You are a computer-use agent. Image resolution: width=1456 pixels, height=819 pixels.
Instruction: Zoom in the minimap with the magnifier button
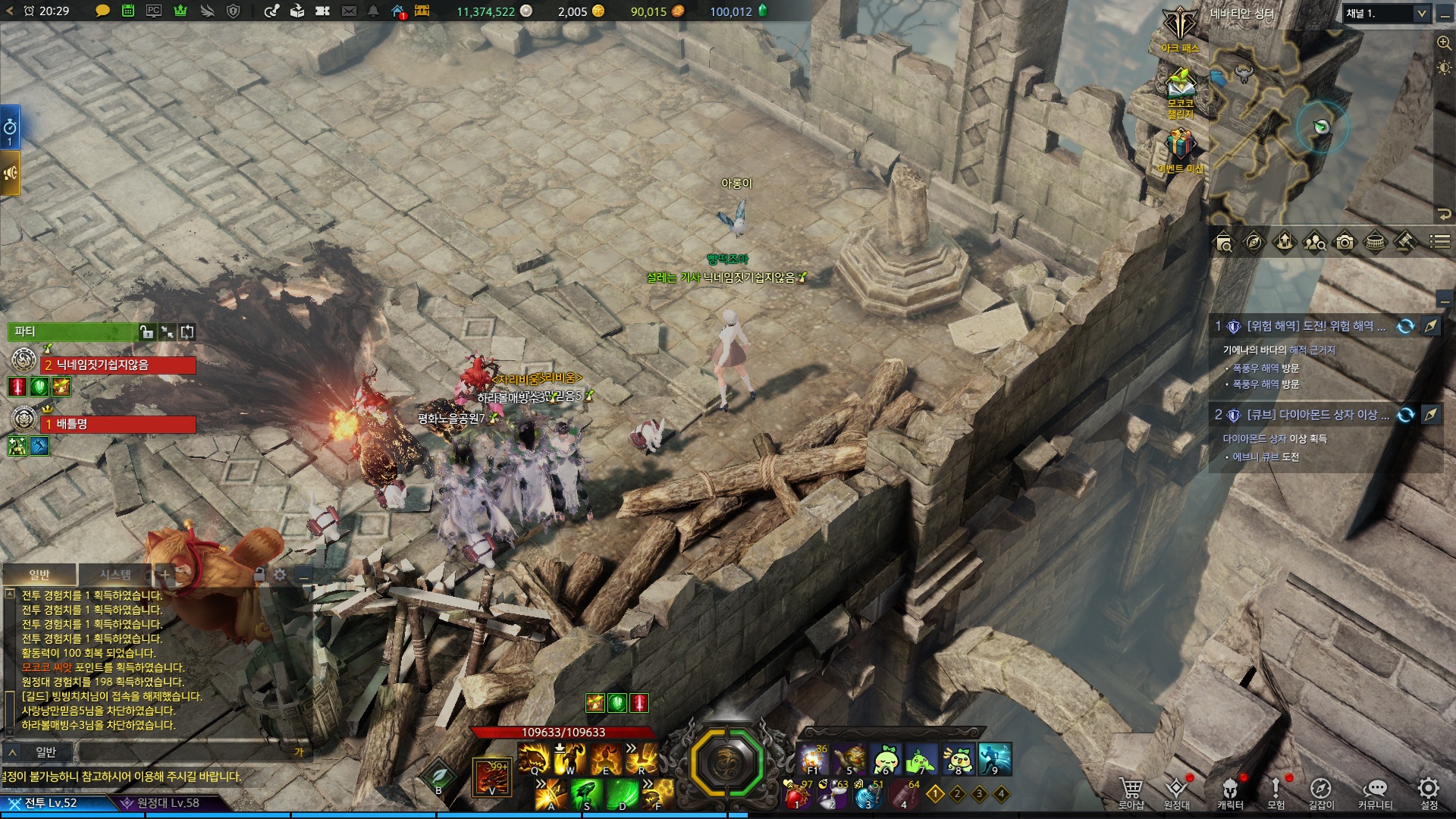(1444, 43)
